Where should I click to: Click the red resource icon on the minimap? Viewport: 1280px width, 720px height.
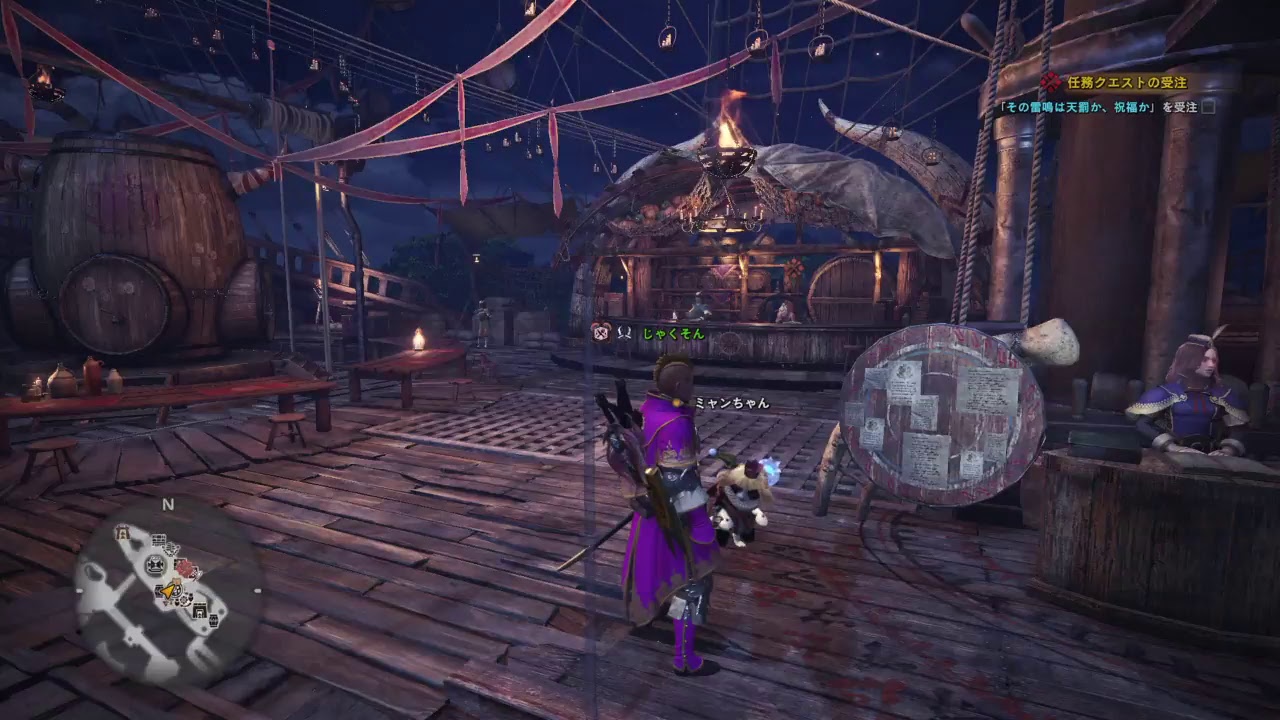pyautogui.click(x=185, y=568)
